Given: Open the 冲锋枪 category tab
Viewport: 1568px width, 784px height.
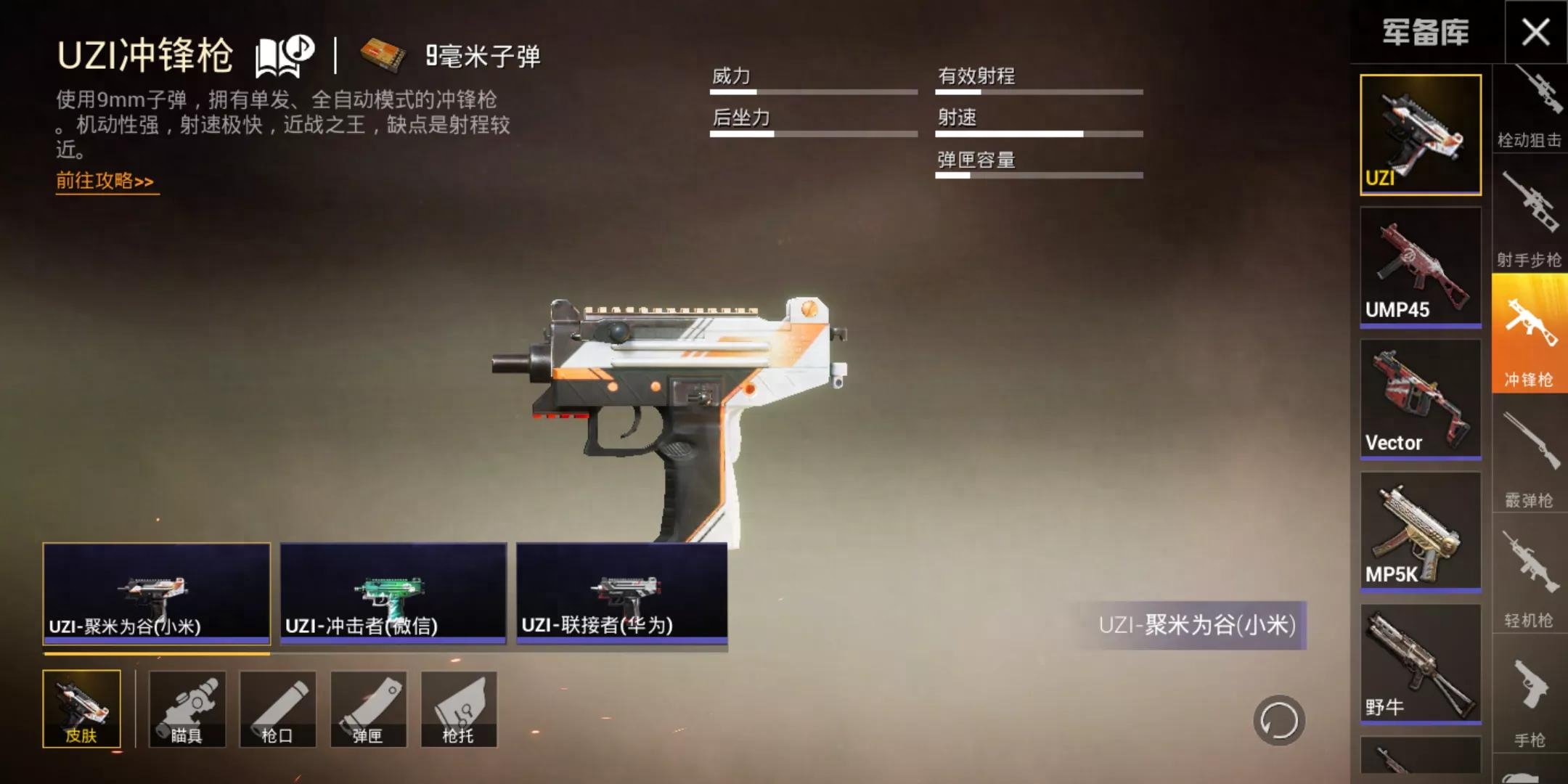Looking at the screenshot, I should [x=1529, y=335].
